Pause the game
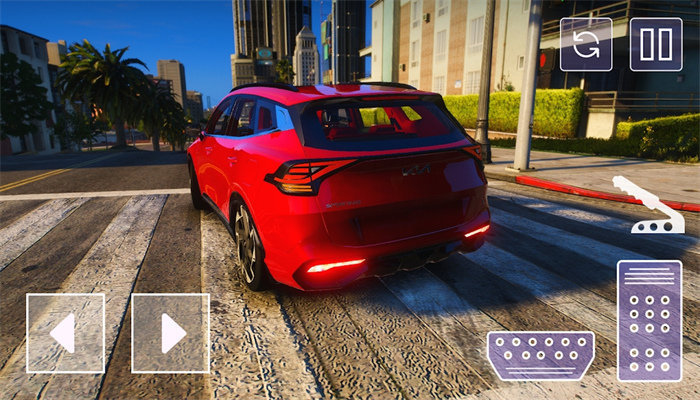700x400 pixels. (655, 44)
